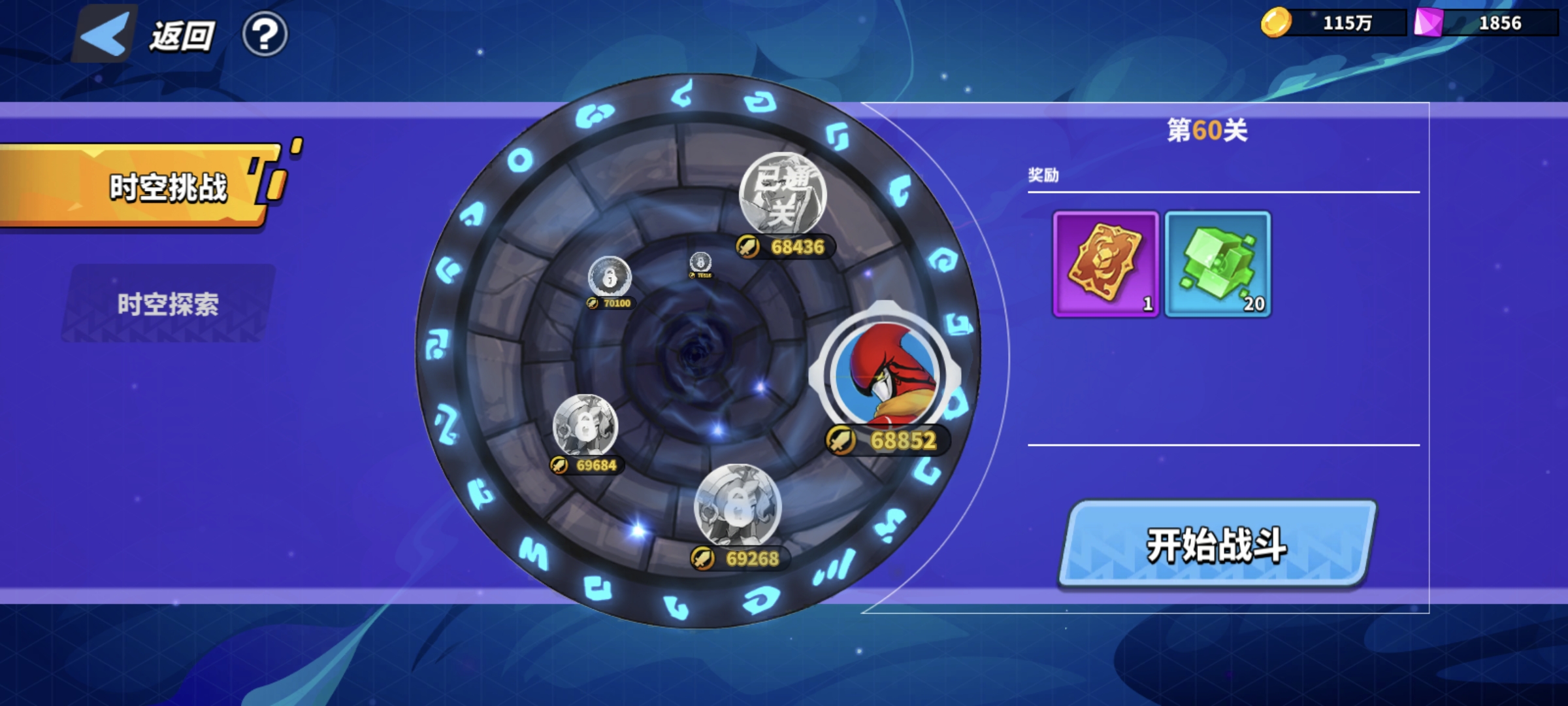This screenshot has width=1568, height=706.
Task: Select the locked stage with power 70100
Action: (x=610, y=278)
